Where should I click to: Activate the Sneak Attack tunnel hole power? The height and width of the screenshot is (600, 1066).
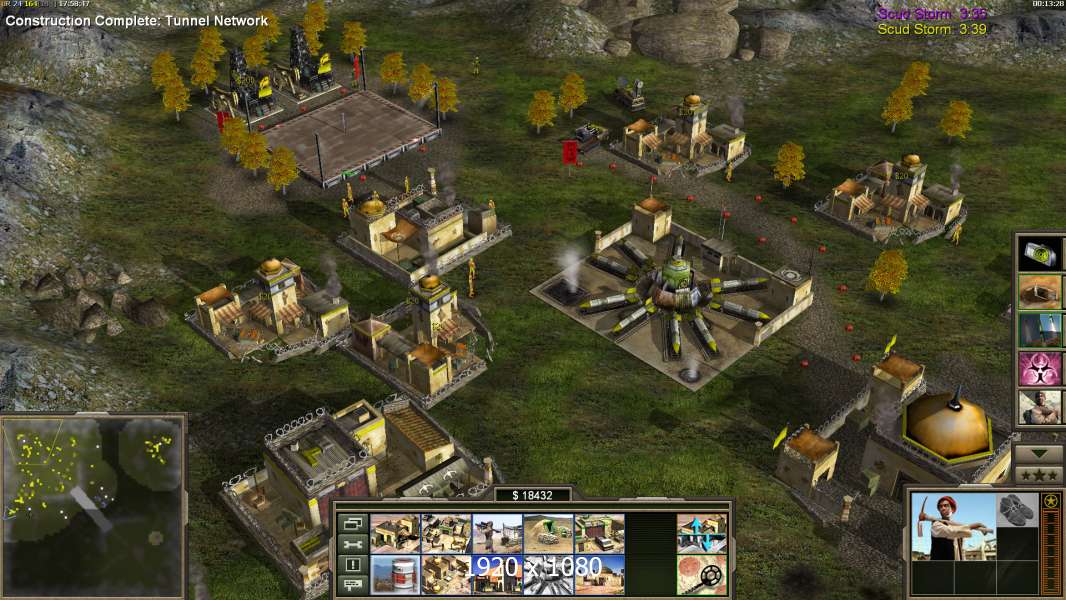(x=1040, y=291)
